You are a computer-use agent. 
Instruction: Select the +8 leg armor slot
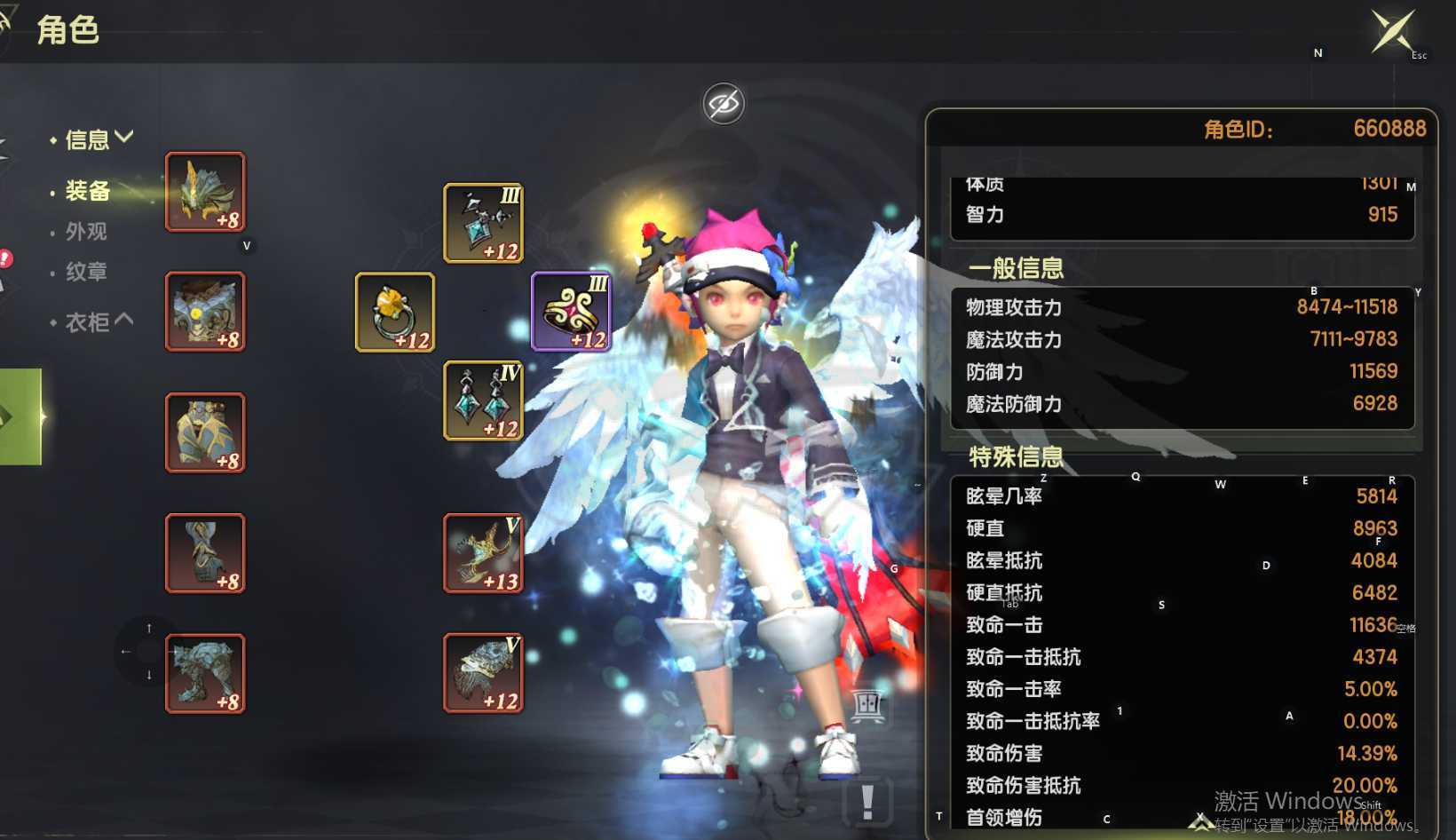pyautogui.click(x=205, y=432)
